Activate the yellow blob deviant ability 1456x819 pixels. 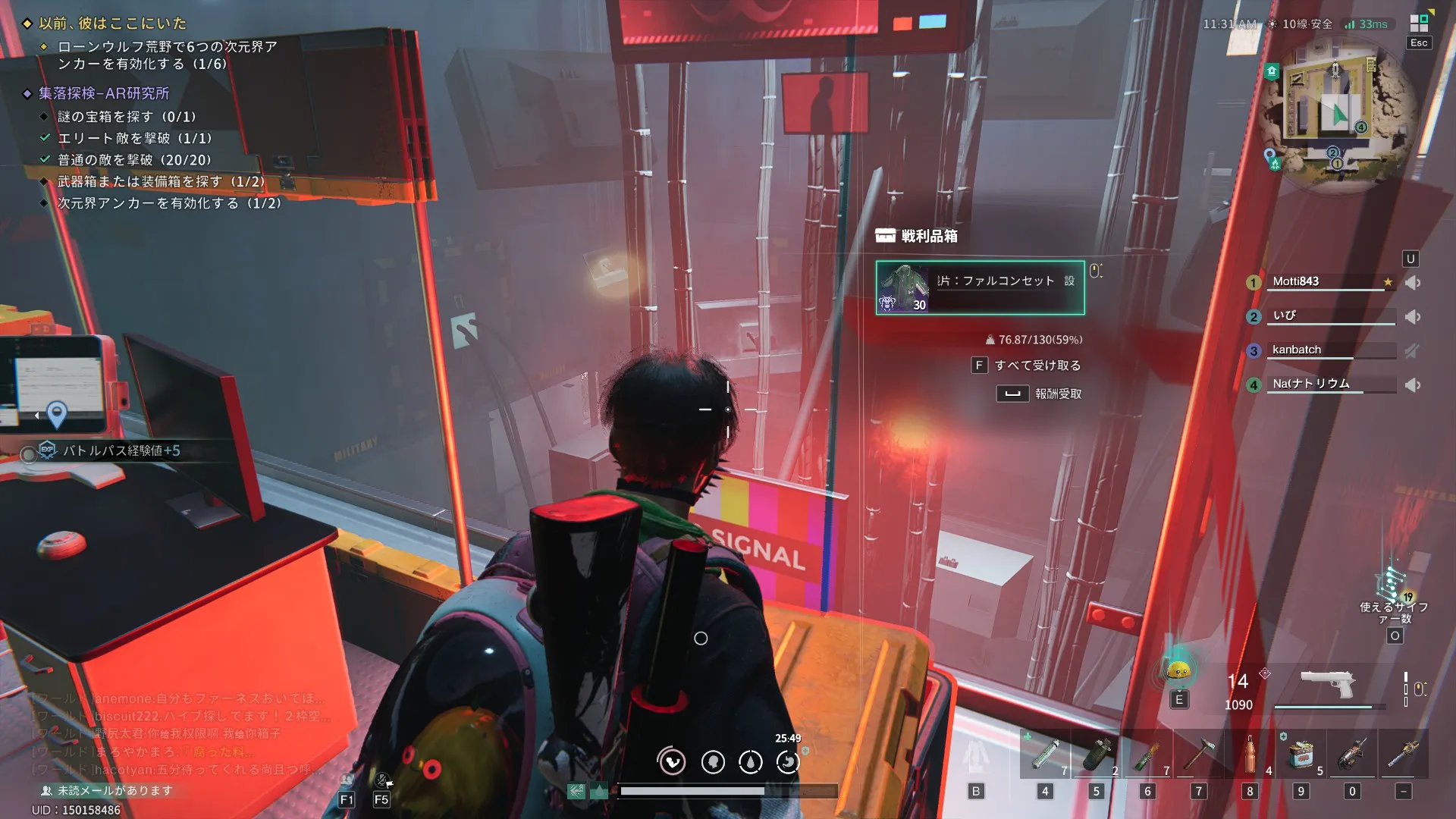coord(1178,670)
